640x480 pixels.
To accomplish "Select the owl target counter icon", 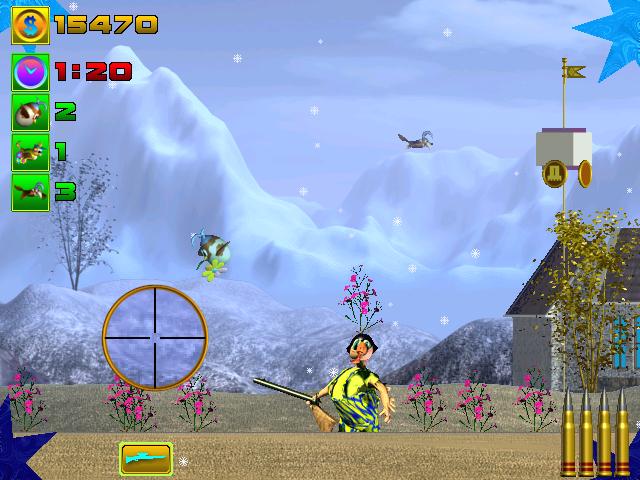I will 30,112.
